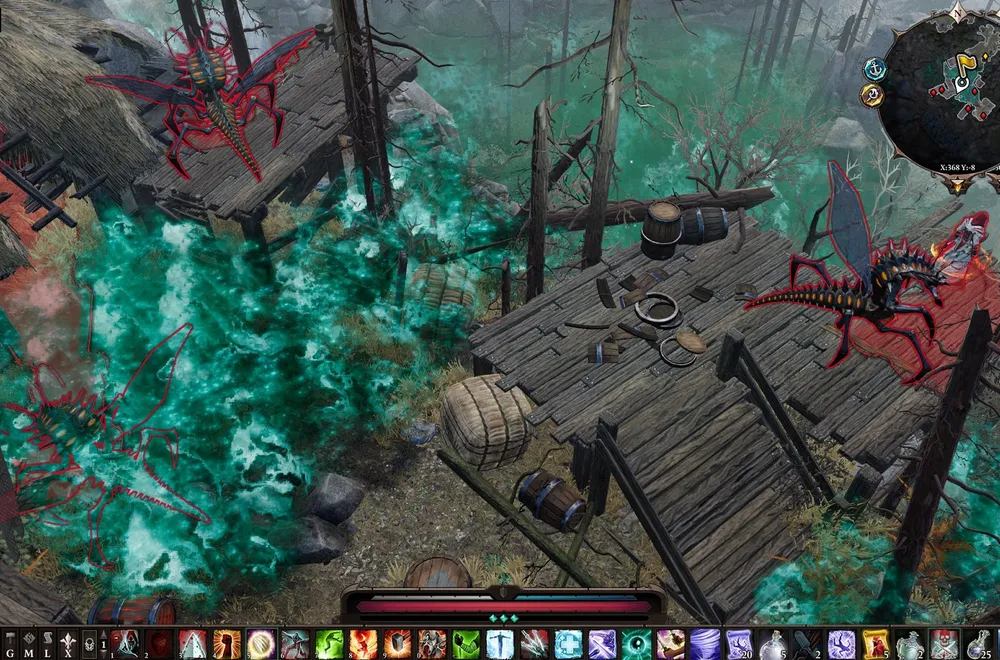Cast the purple whirlwind skill
This screenshot has height=660, width=1000.
coord(704,643)
